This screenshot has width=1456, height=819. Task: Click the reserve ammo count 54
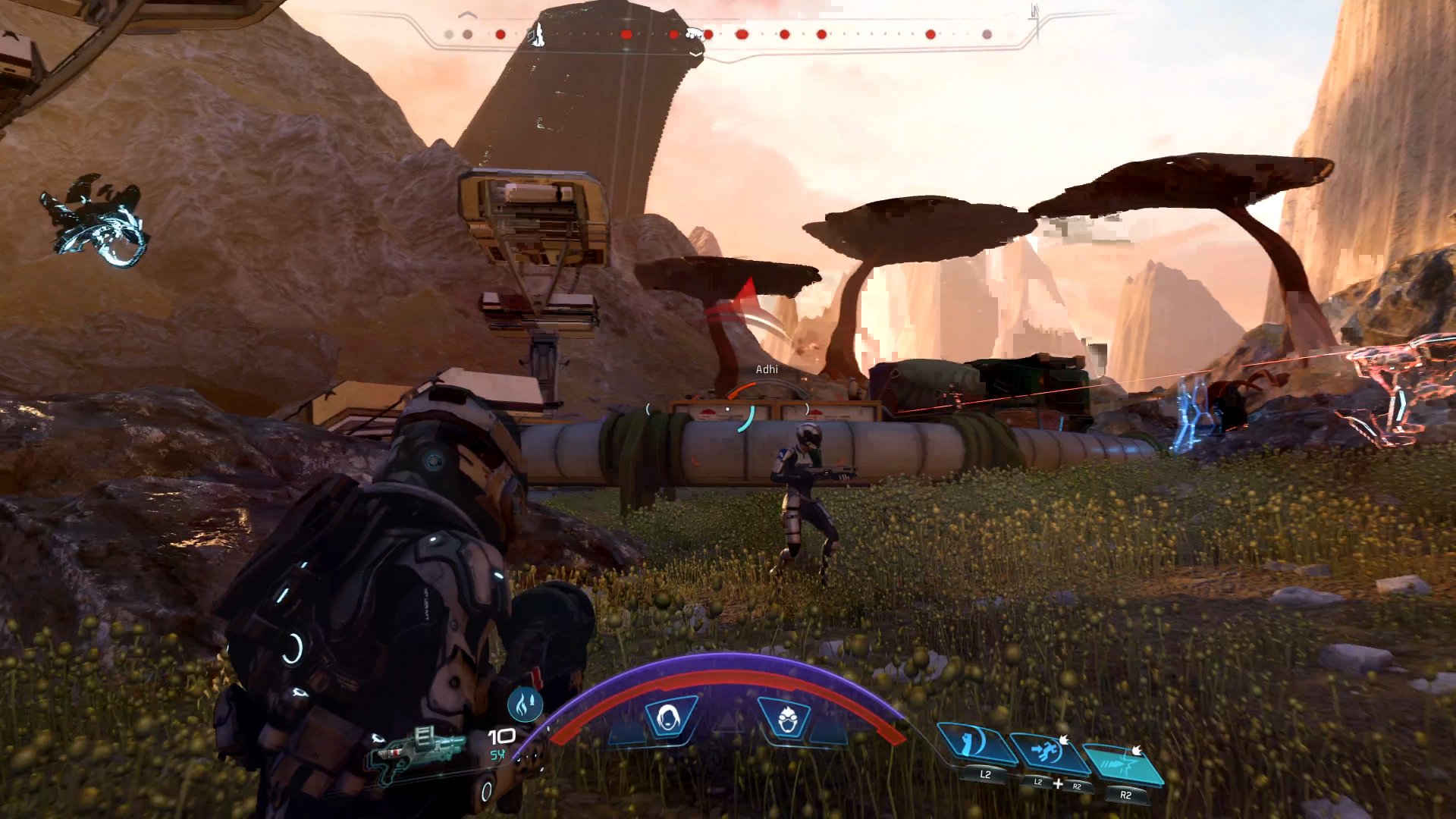(497, 755)
